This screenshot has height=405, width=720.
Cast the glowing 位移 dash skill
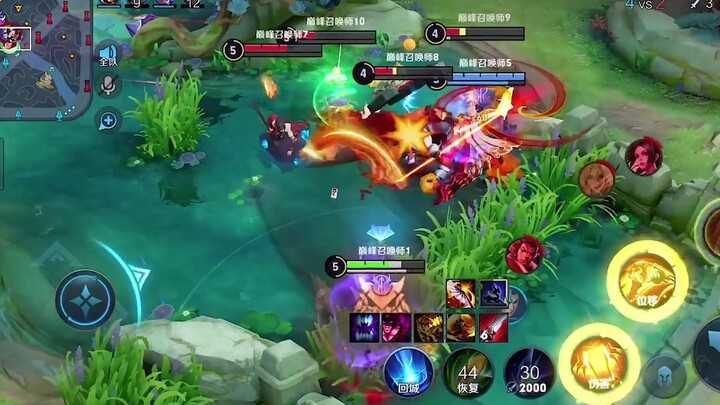coord(646,280)
